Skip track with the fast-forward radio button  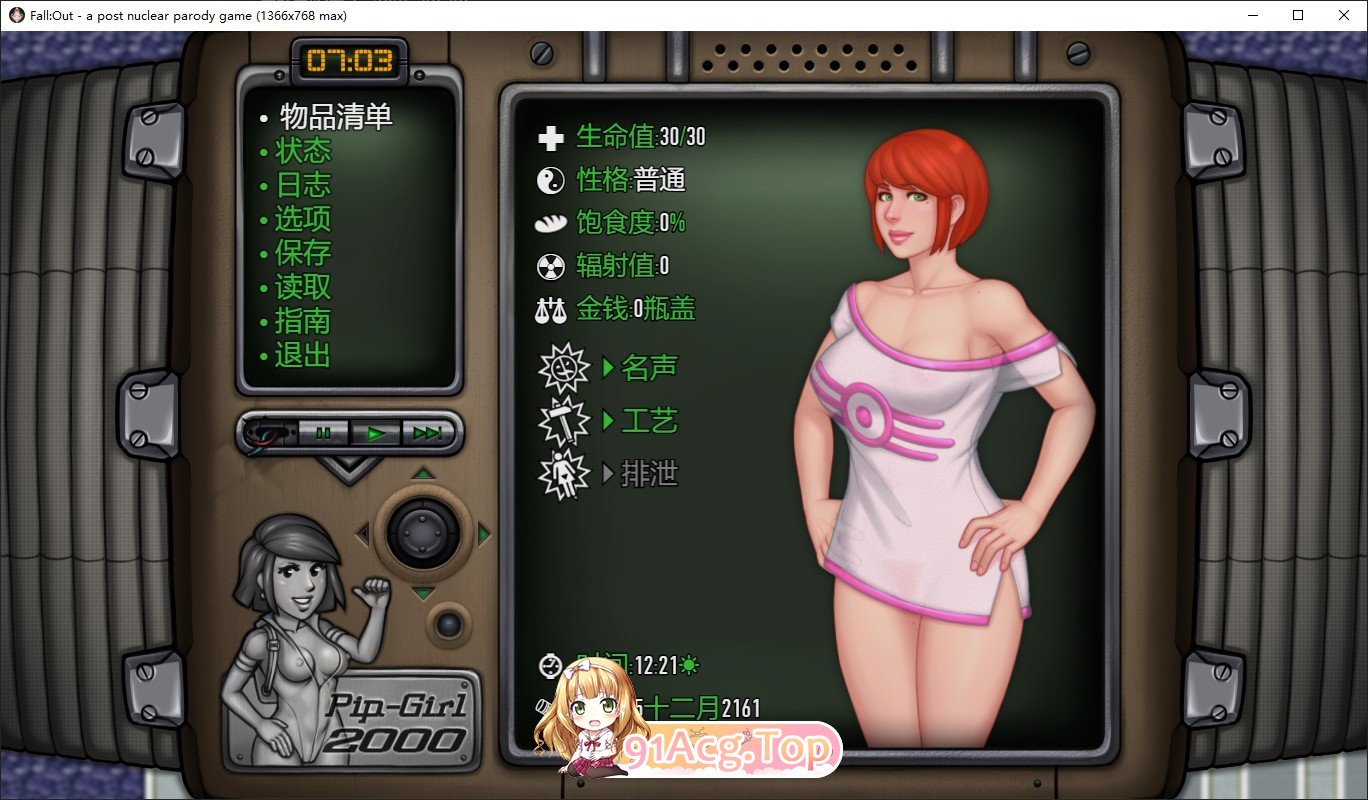(429, 432)
